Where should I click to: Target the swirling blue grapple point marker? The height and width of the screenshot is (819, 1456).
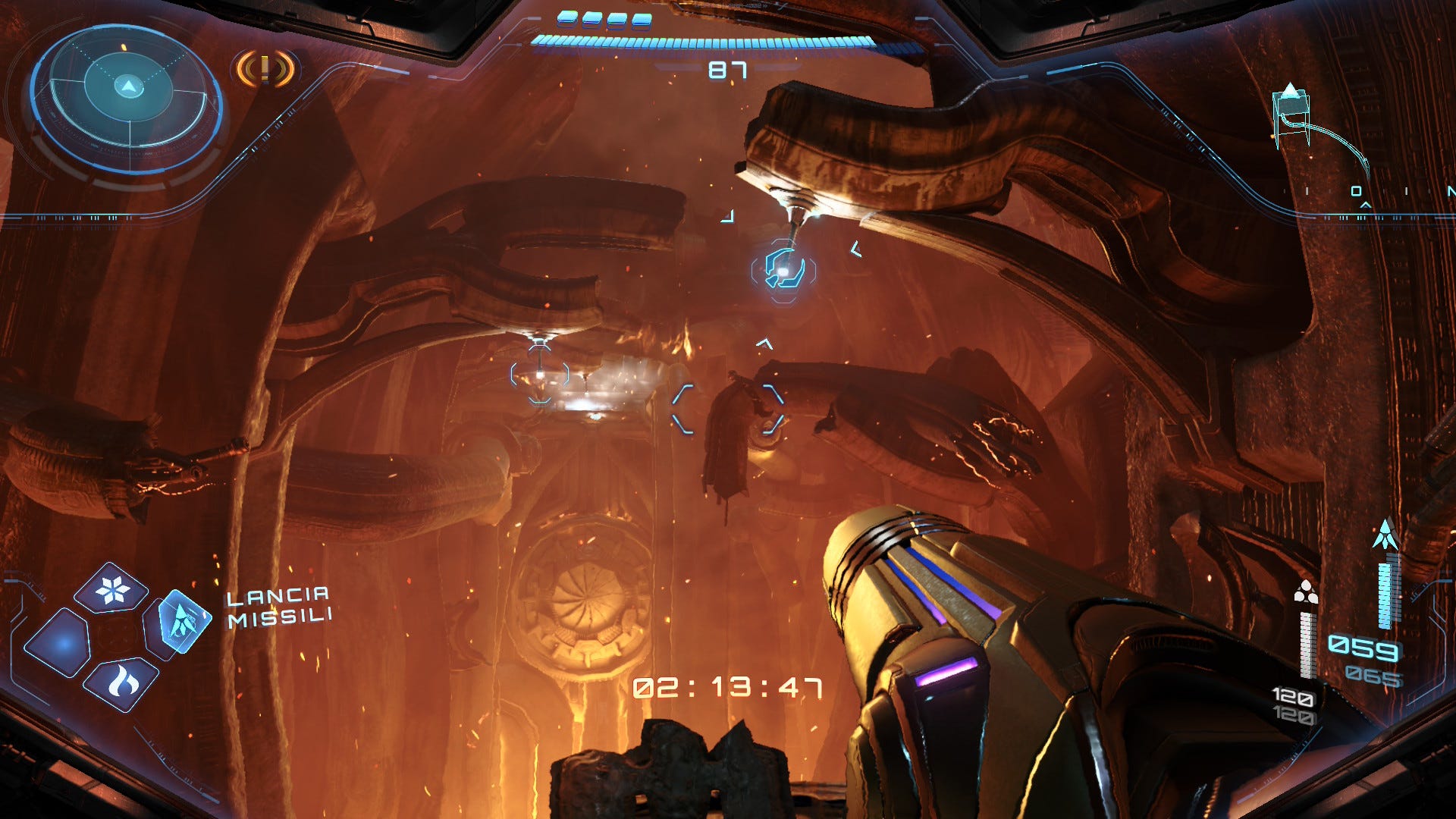point(783,269)
